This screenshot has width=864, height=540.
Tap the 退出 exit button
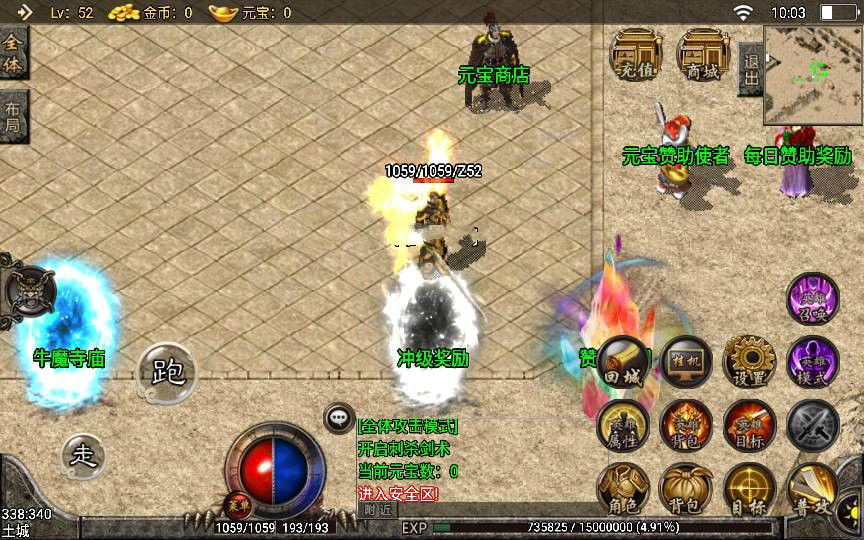(749, 69)
